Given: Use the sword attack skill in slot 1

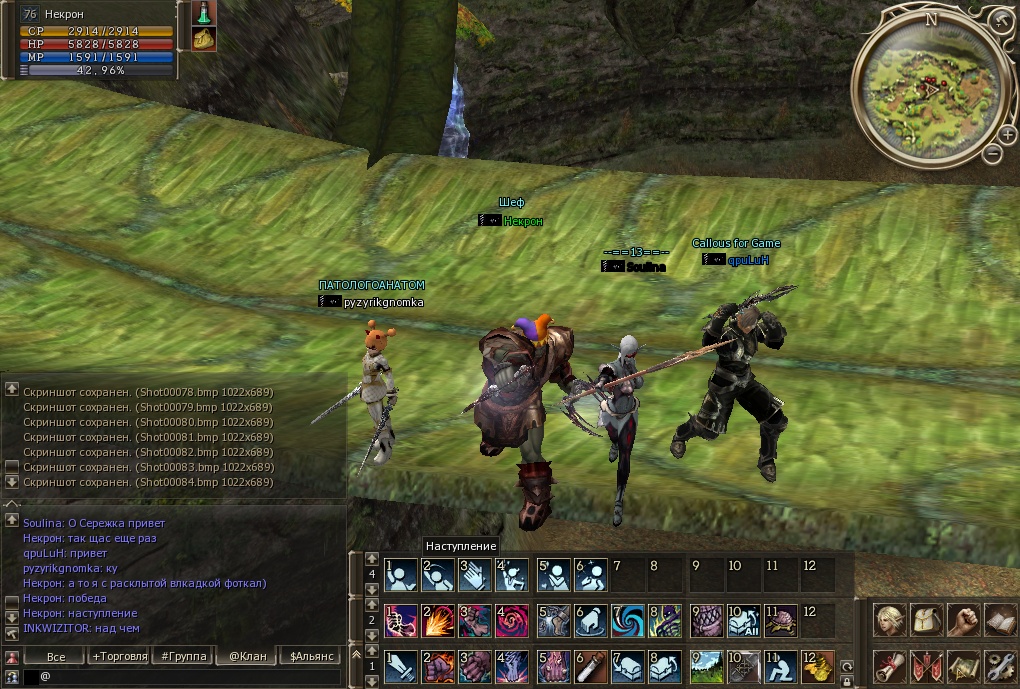Looking at the screenshot, I should click(401, 665).
